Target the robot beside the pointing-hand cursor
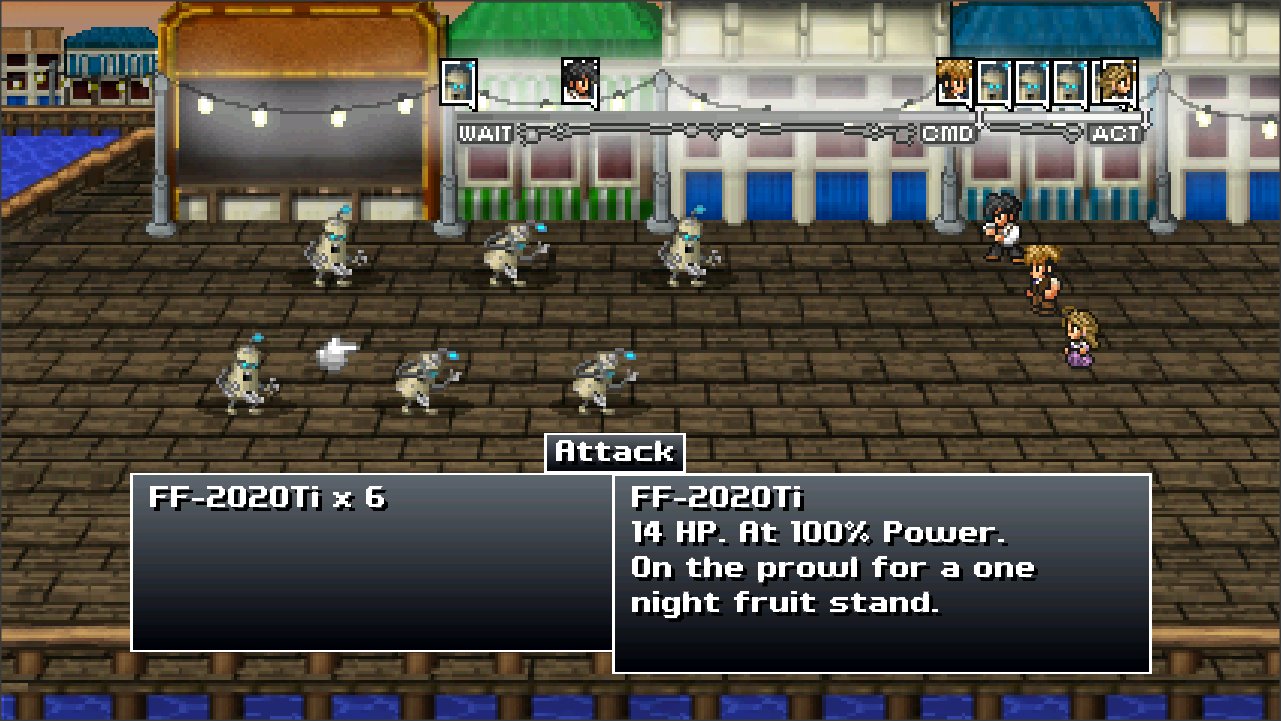The height and width of the screenshot is (721, 1281). 246,376
